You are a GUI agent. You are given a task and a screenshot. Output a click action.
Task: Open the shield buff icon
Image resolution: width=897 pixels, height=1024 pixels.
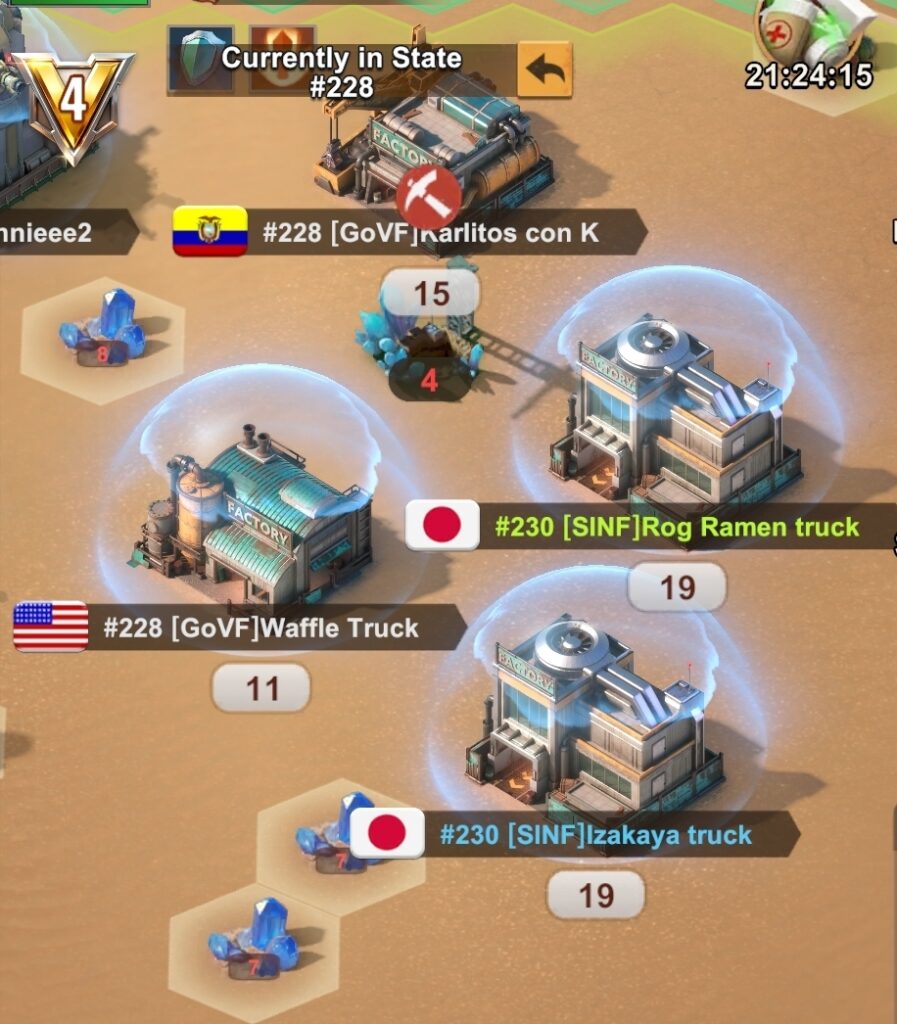pos(200,58)
